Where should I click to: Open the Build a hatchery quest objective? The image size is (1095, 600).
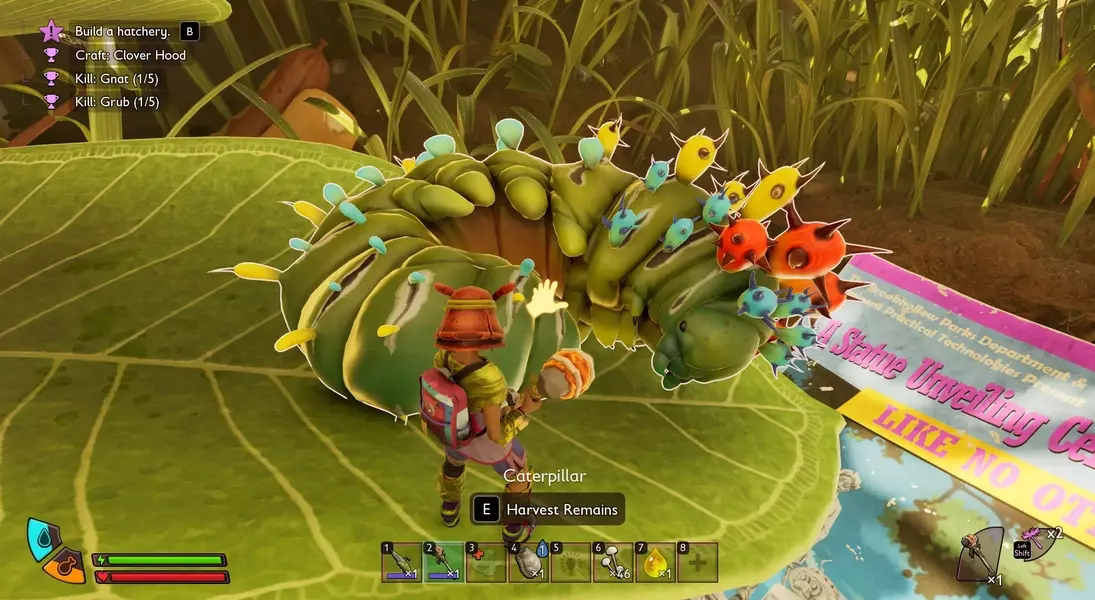[122, 32]
